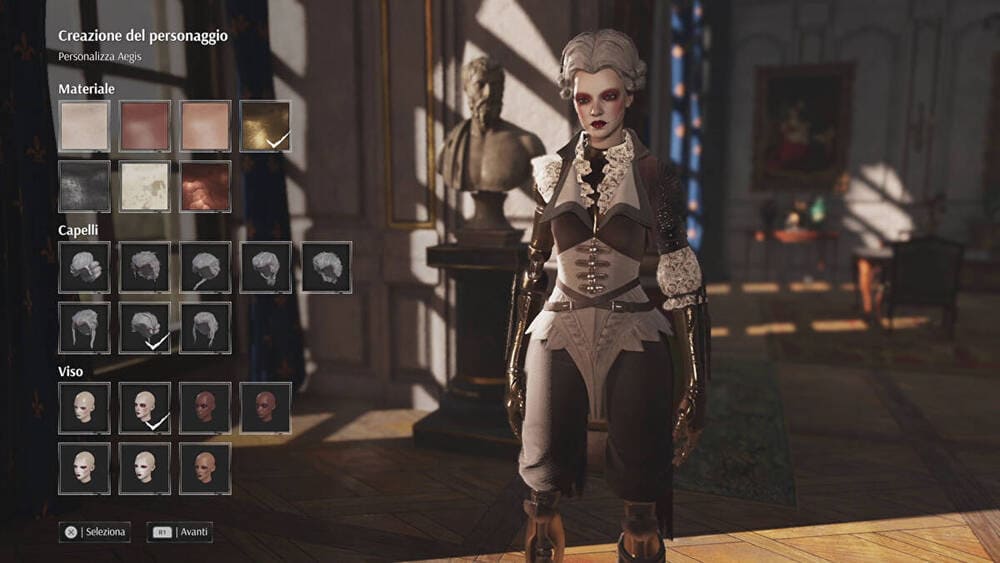Click the checkmarked Viso face option

pyautogui.click(x=145, y=408)
